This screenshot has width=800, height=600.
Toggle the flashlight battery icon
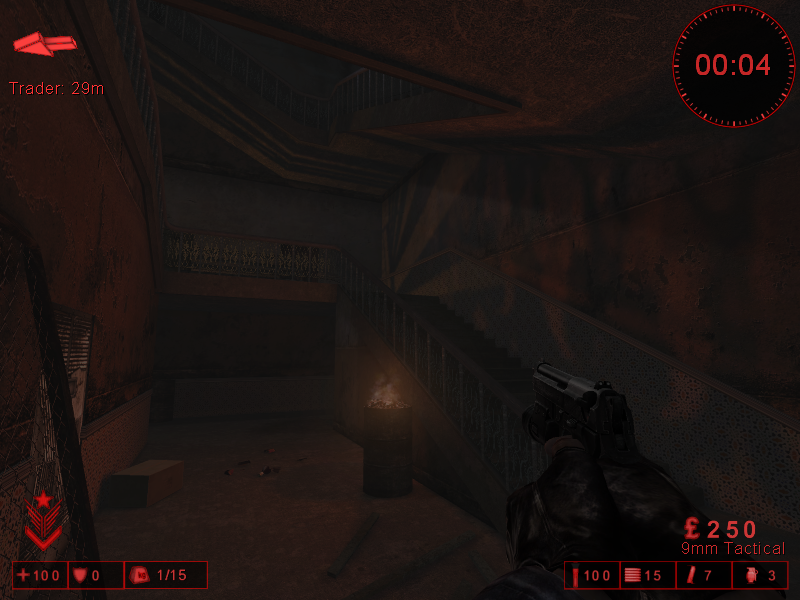tap(577, 575)
